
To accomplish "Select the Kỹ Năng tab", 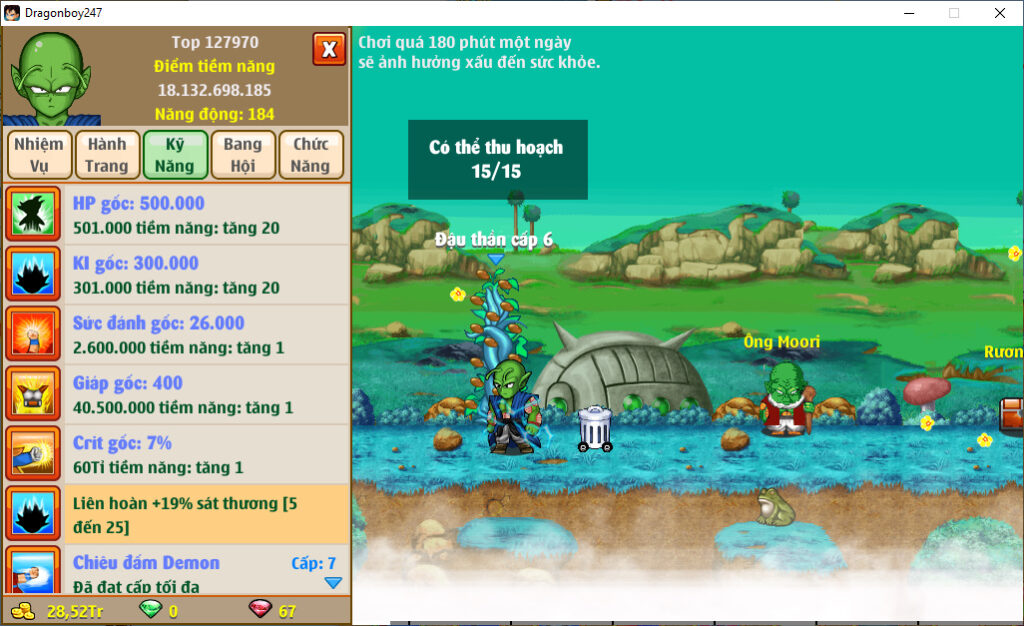I will pyautogui.click(x=175, y=155).
